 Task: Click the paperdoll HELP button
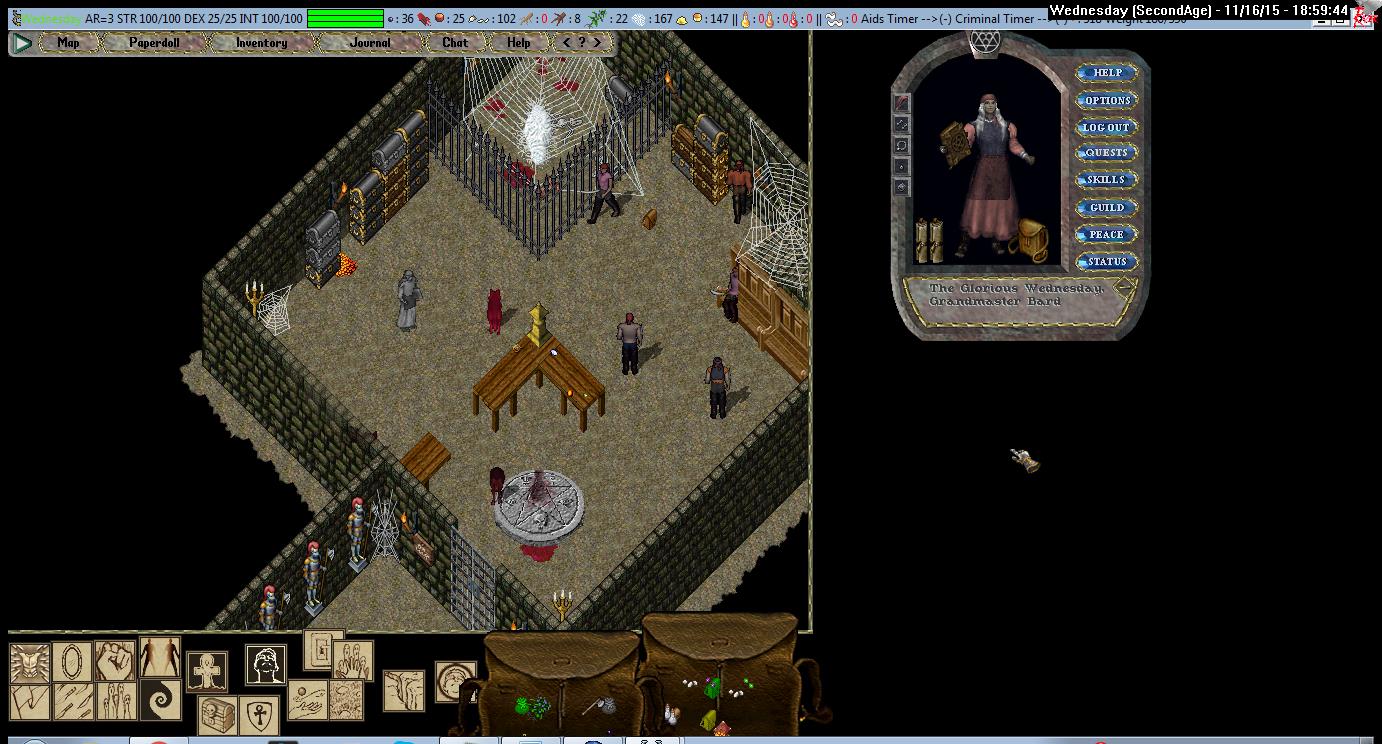pyautogui.click(x=1106, y=73)
